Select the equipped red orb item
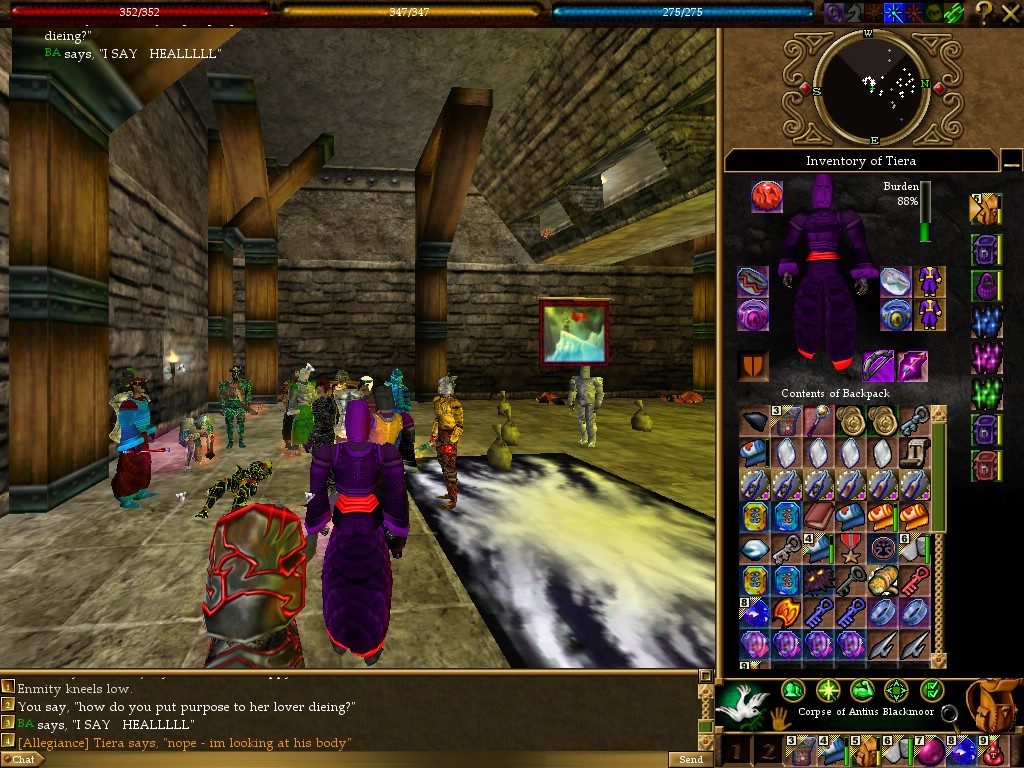 767,197
